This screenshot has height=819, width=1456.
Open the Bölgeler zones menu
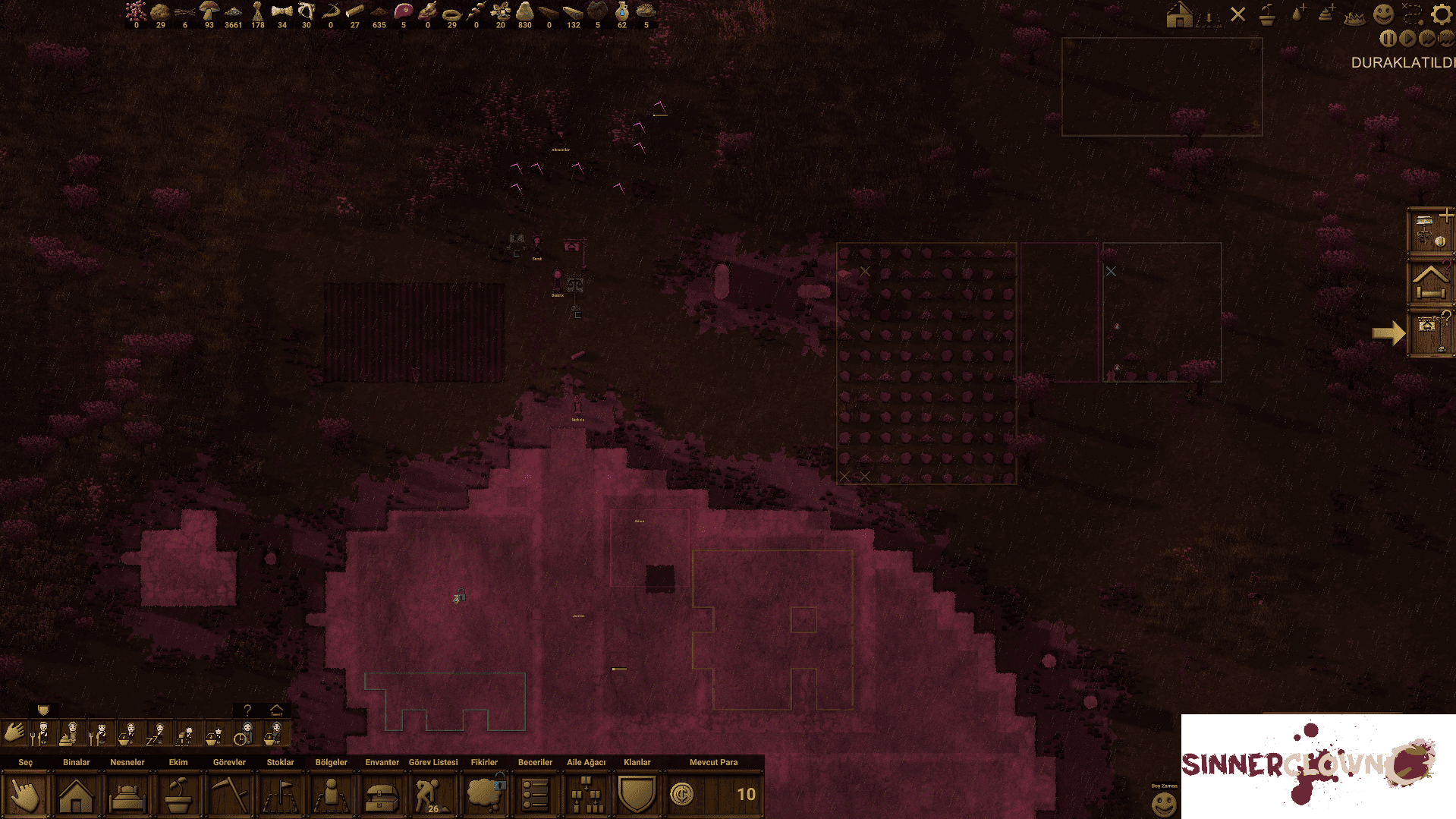coord(331,795)
